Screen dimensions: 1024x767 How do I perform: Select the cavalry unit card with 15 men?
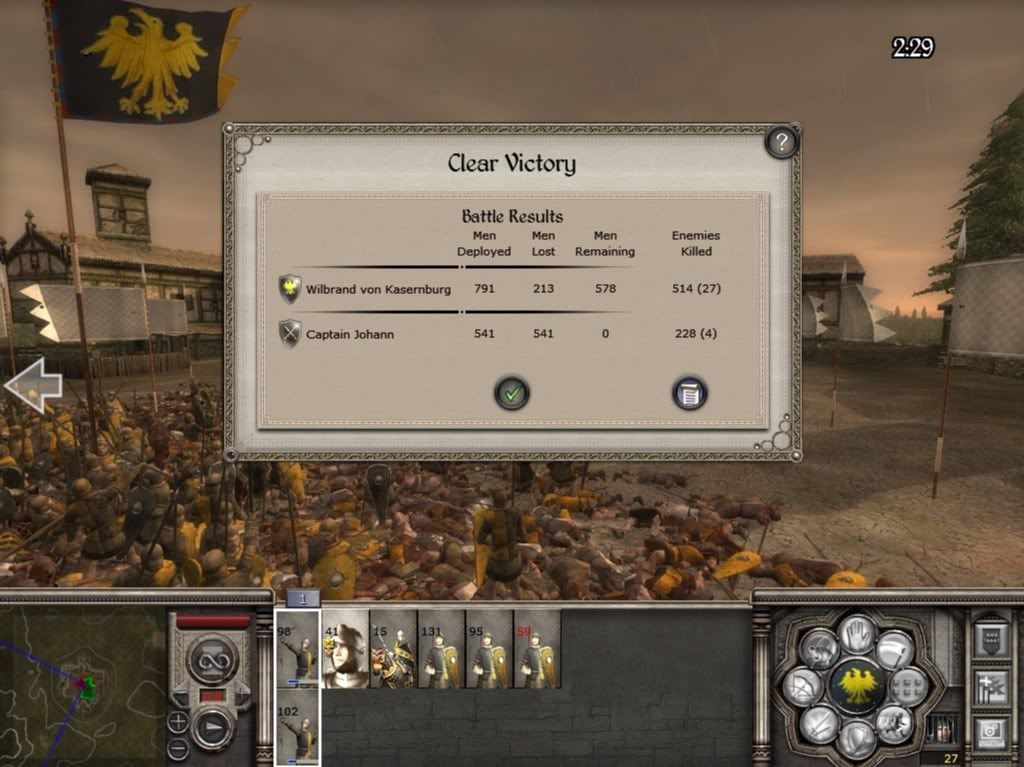(x=393, y=649)
